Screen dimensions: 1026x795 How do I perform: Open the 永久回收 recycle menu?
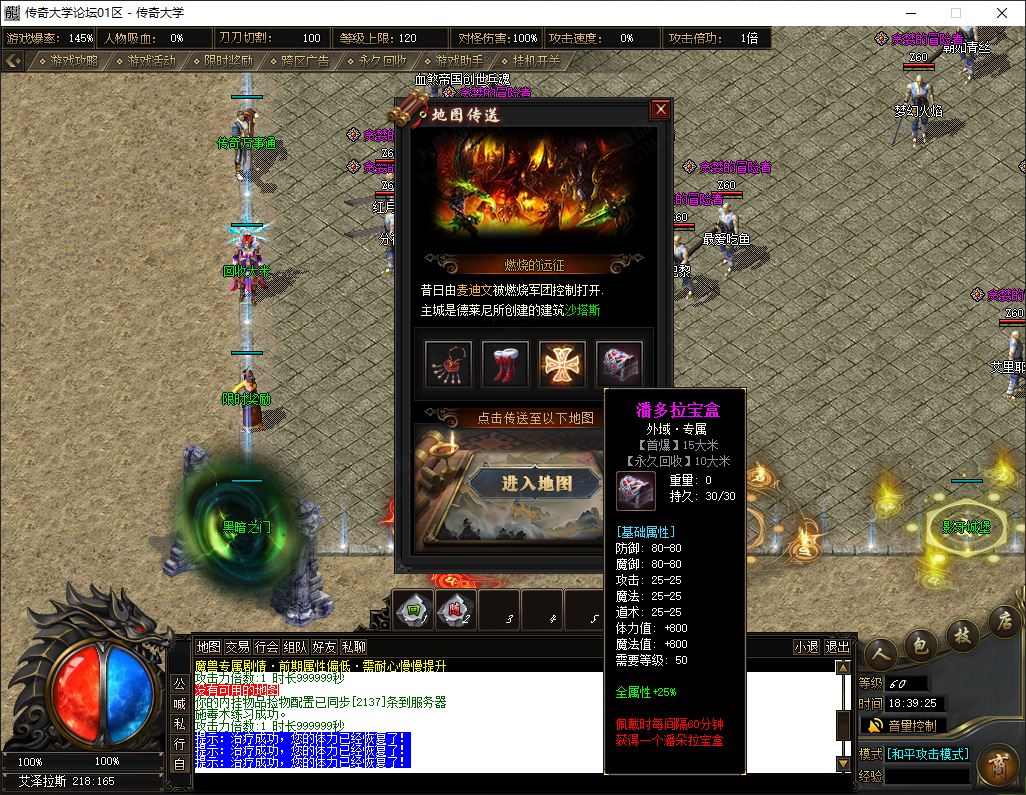pos(377,61)
